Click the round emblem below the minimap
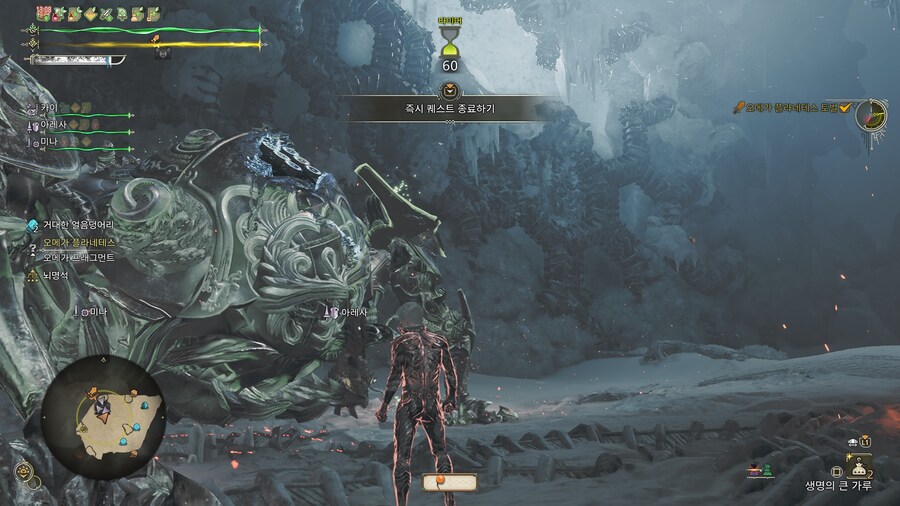This screenshot has width=900, height=506. click(x=25, y=473)
